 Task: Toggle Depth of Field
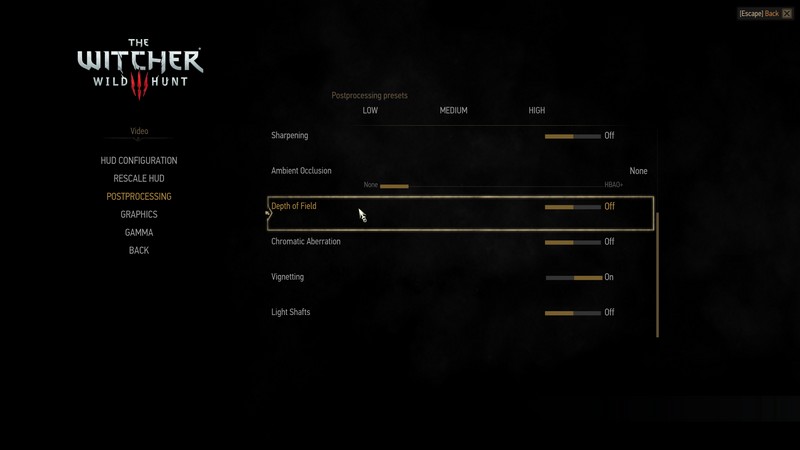(573, 207)
